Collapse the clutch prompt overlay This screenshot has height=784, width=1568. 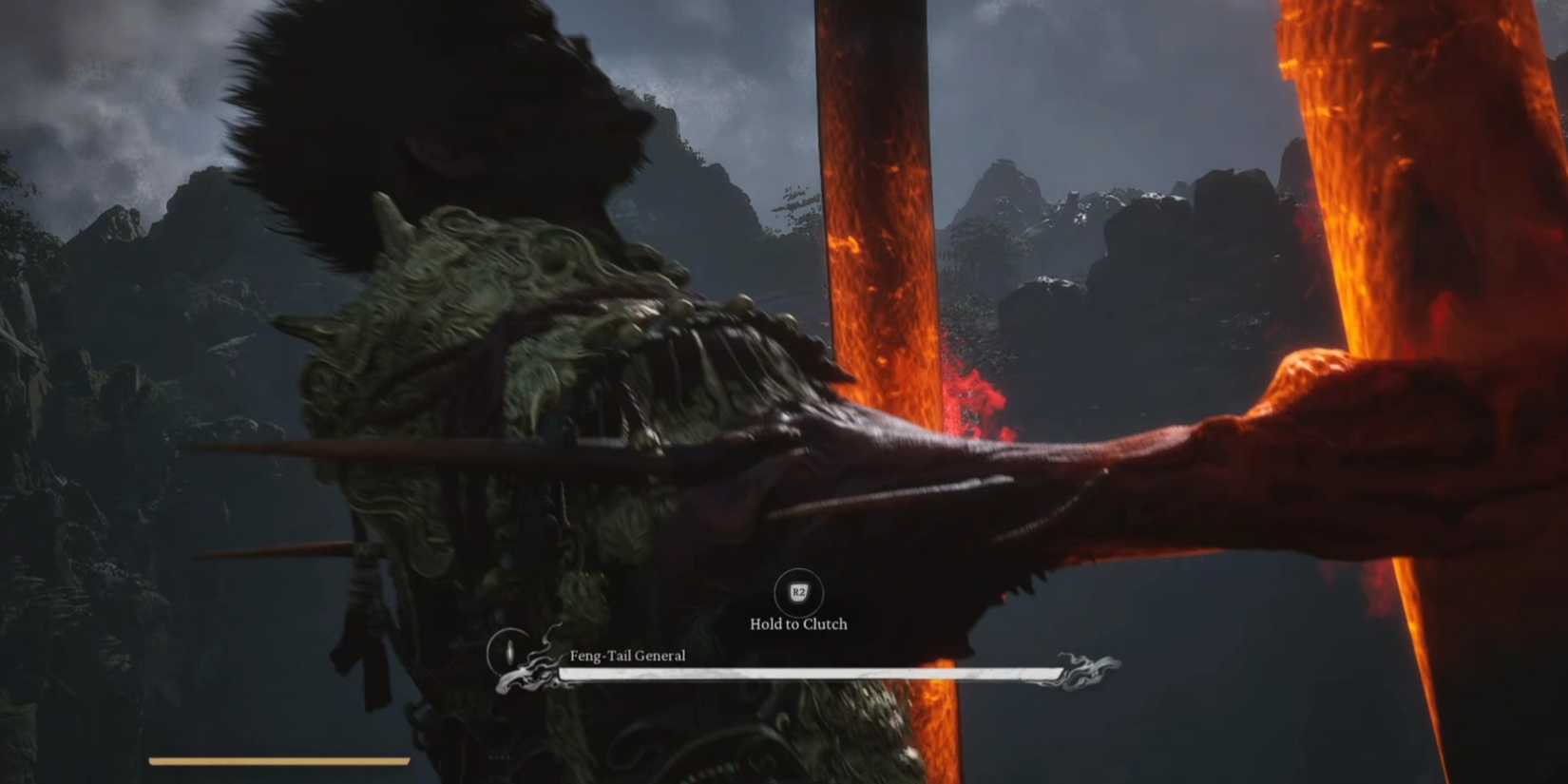pyautogui.click(x=797, y=608)
